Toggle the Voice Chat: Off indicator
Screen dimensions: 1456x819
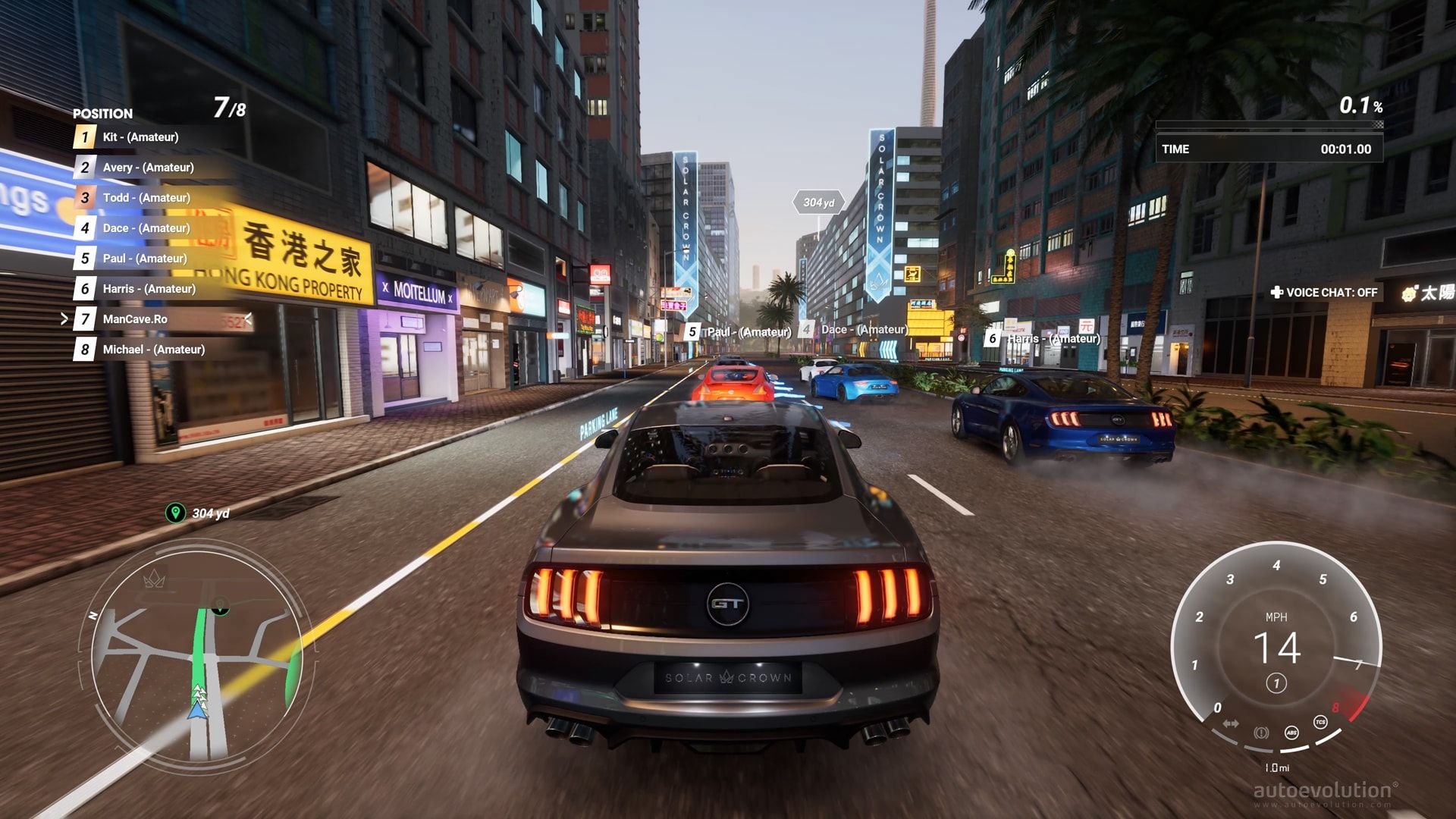point(1324,293)
